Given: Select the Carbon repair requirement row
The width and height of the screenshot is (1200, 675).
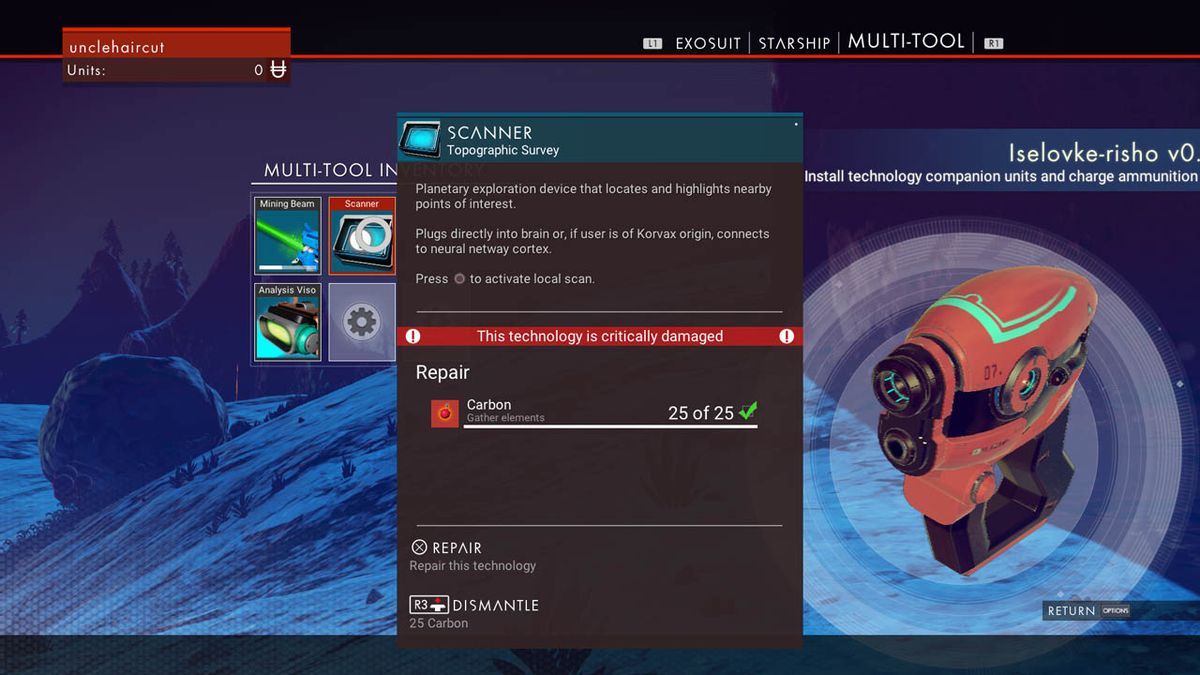Looking at the screenshot, I should [x=595, y=412].
